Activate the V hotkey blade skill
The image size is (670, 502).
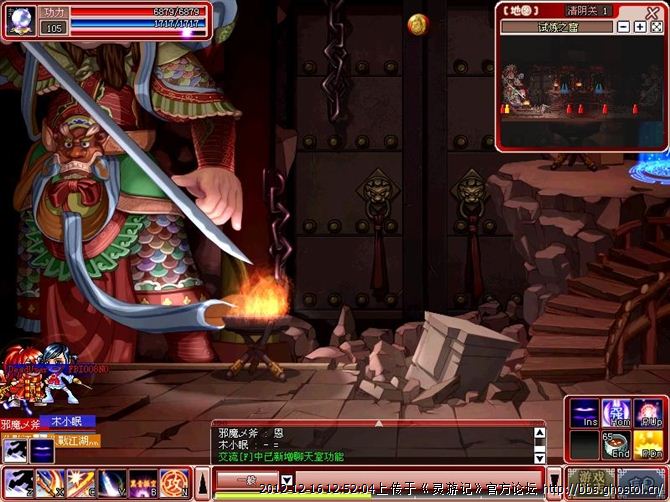tap(109, 483)
